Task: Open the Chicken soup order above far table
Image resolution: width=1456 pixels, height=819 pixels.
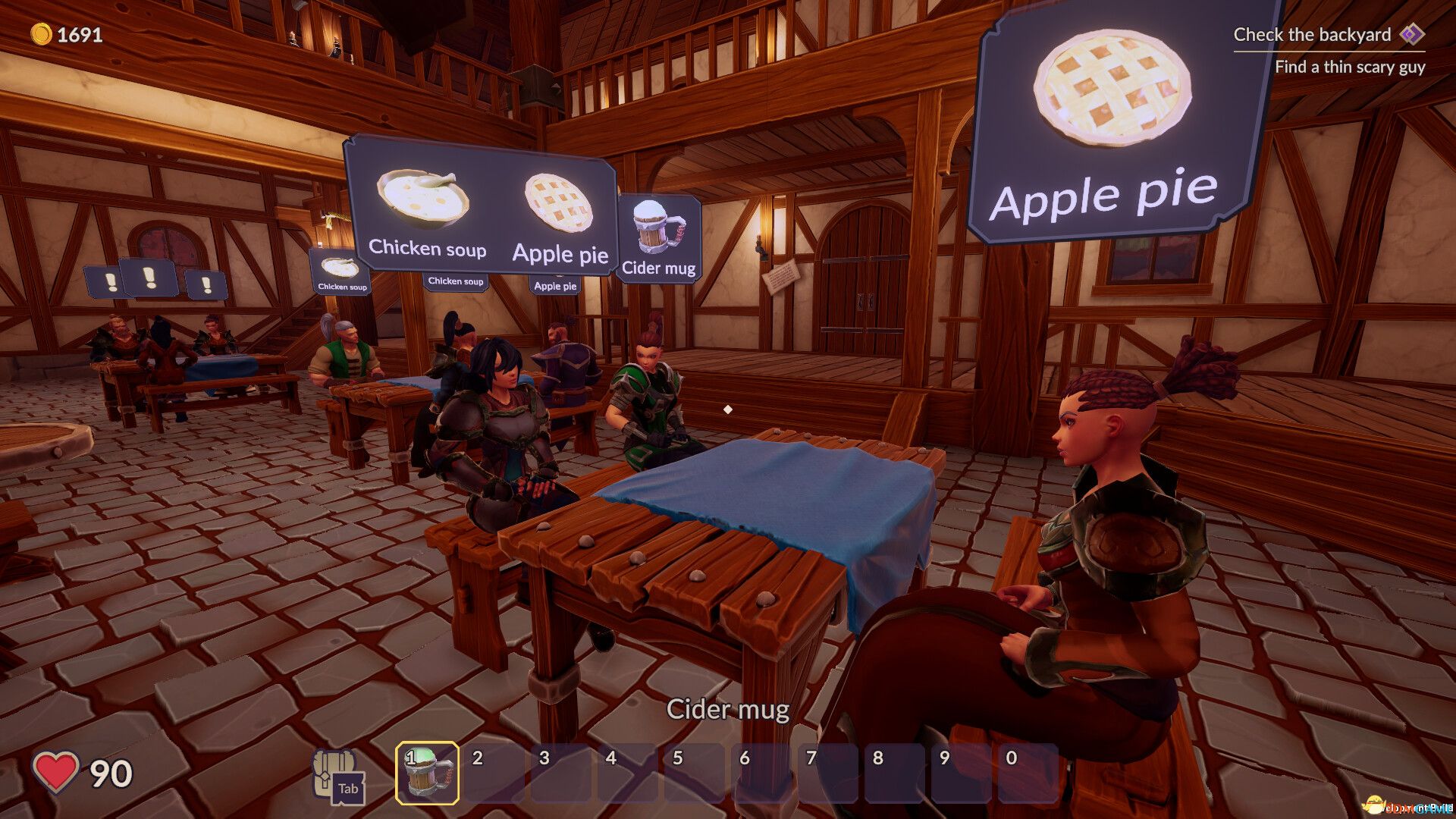Action: pyautogui.click(x=340, y=273)
